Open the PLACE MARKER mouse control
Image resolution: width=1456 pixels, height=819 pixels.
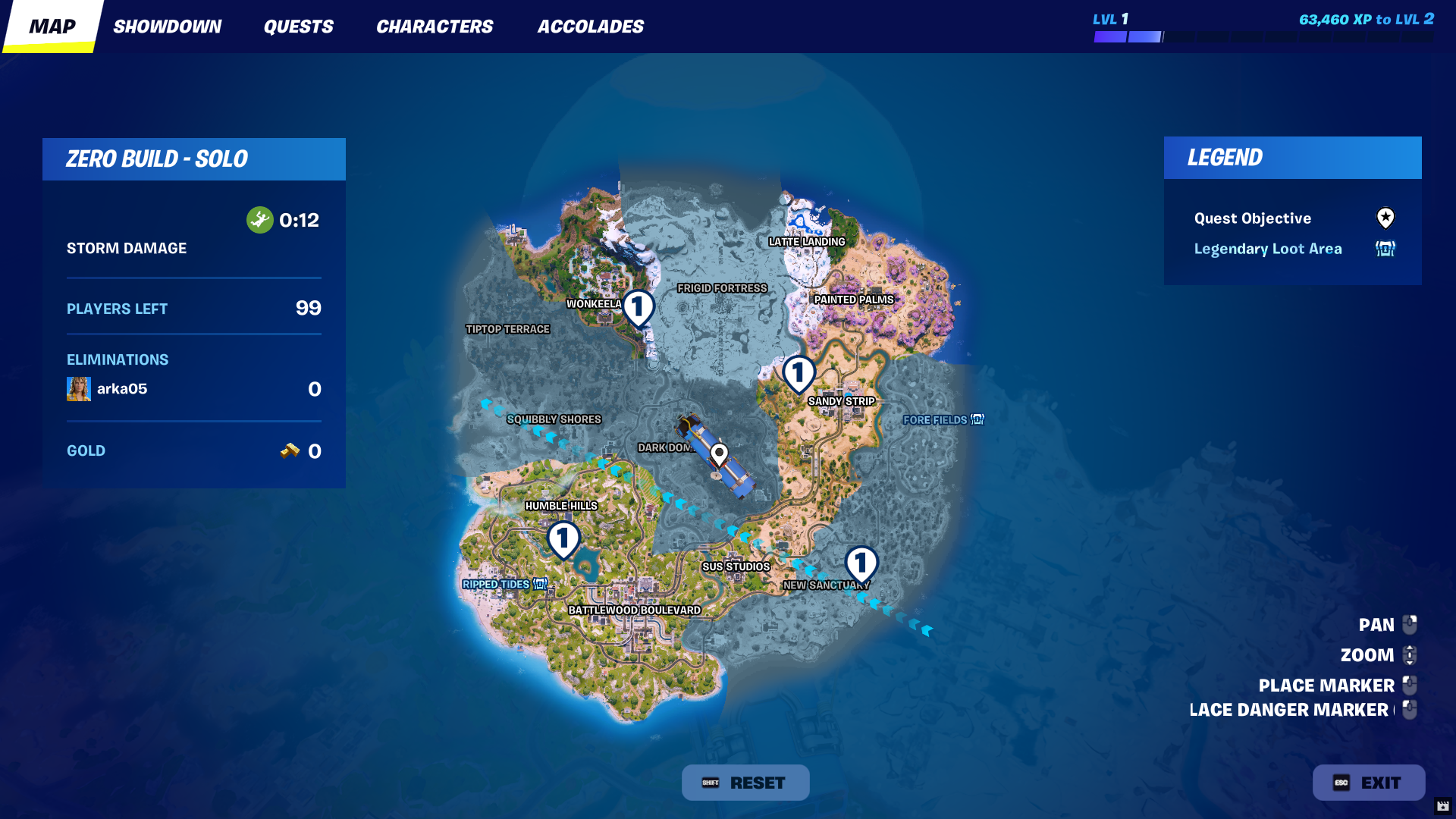click(x=1409, y=685)
